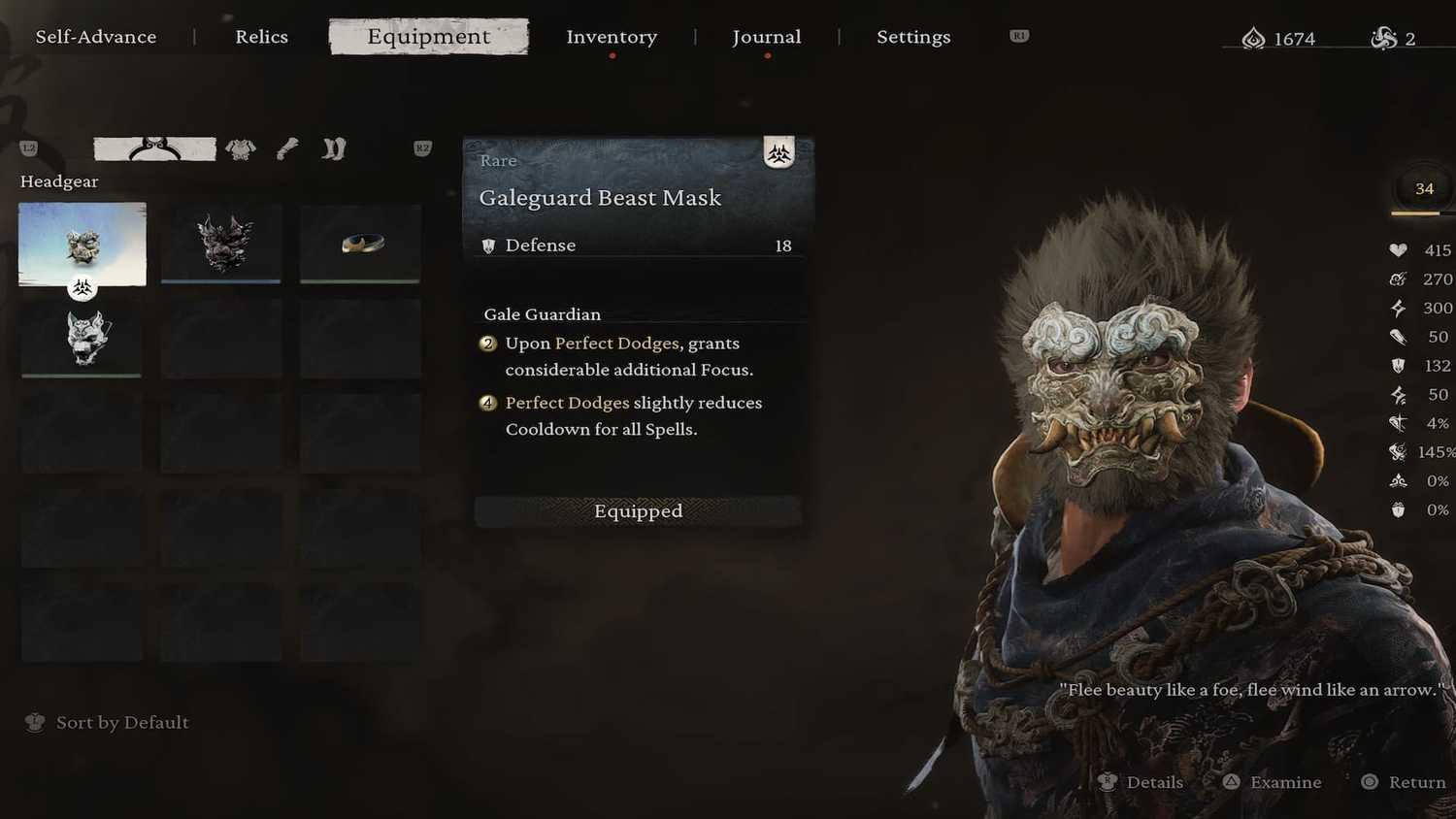Viewport: 1456px width, 819px height.
Task: Return to the previous screen
Action: coord(1405,782)
